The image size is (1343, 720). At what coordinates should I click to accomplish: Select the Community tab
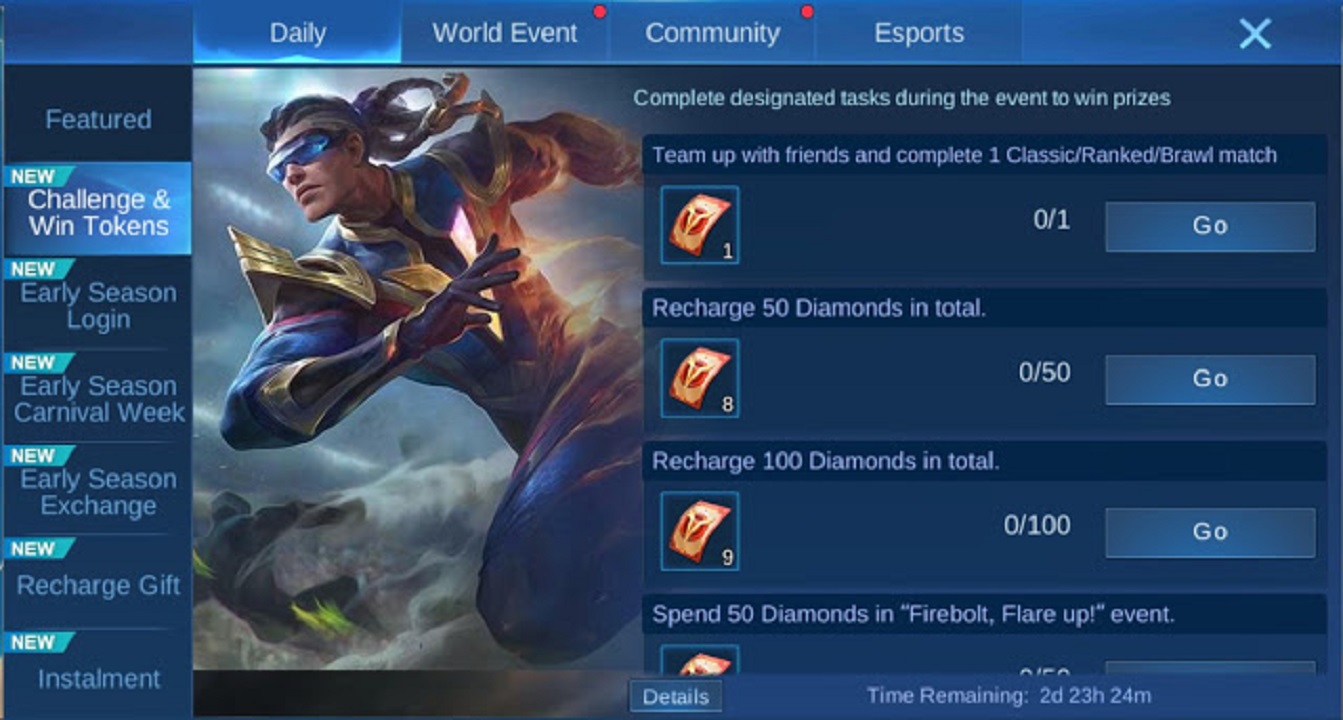712,33
